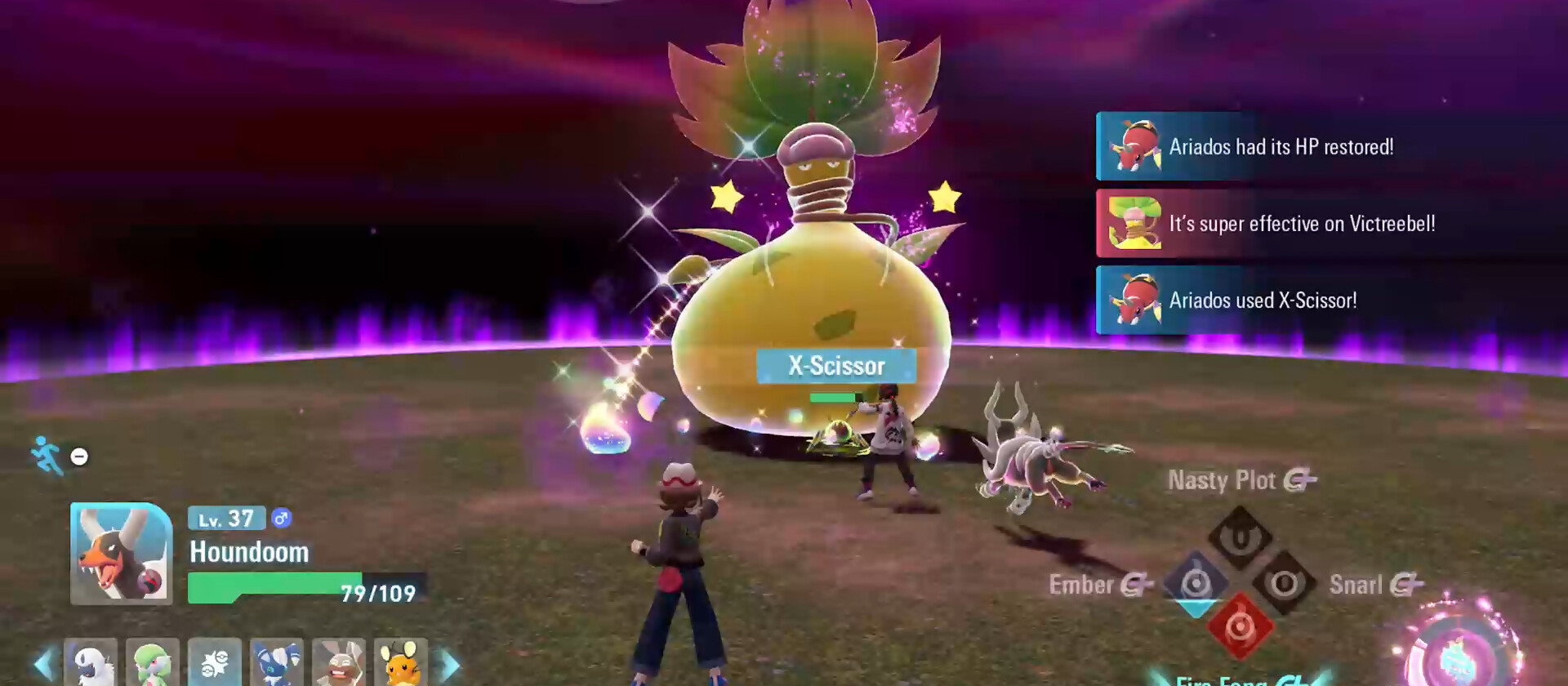Expand the party bar with the right arrow
Screen dimensions: 1568x686
[451, 663]
